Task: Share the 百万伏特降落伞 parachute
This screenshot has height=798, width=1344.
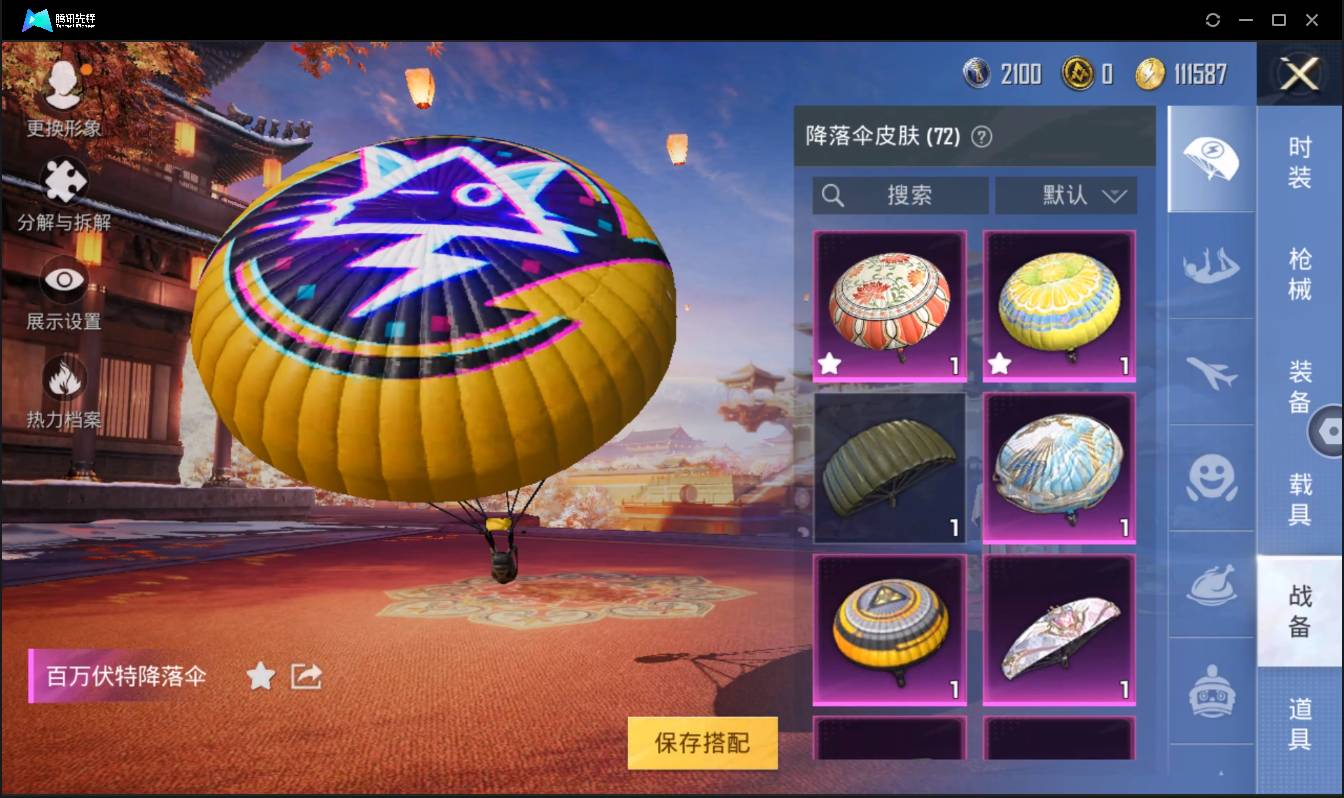Action: coord(305,676)
